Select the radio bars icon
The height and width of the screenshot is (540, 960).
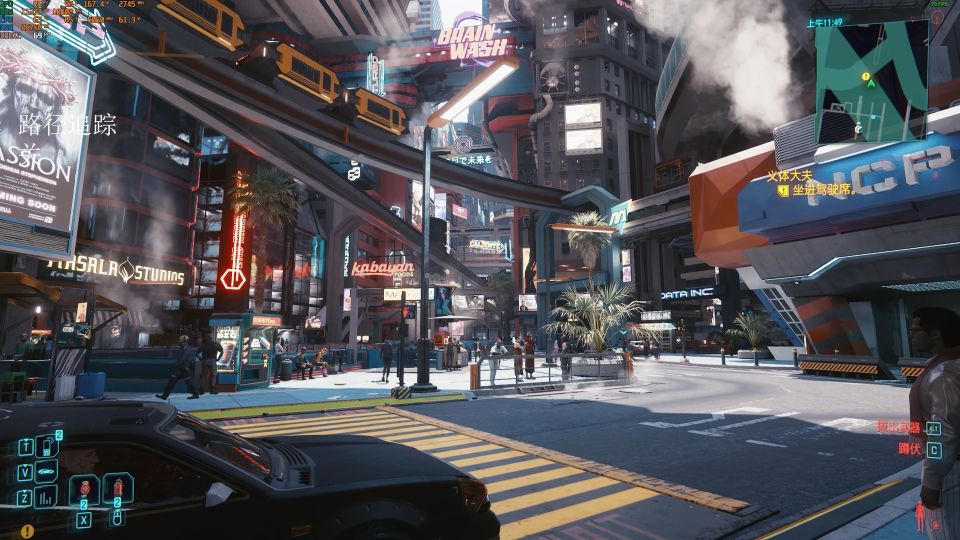(47, 497)
